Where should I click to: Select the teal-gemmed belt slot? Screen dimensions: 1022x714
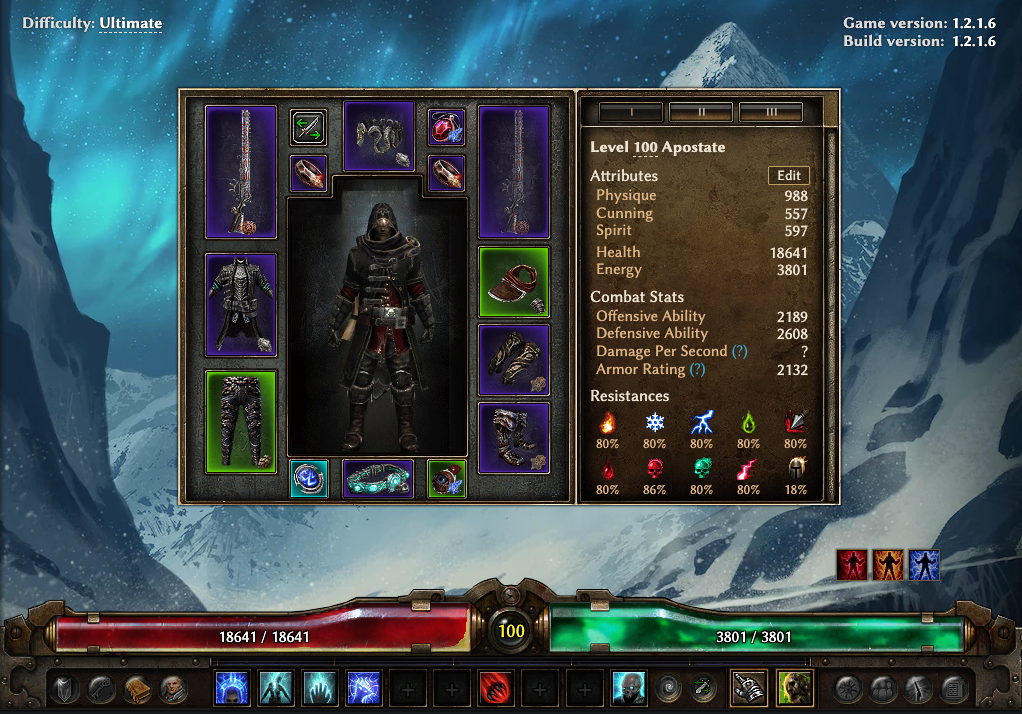(x=378, y=478)
